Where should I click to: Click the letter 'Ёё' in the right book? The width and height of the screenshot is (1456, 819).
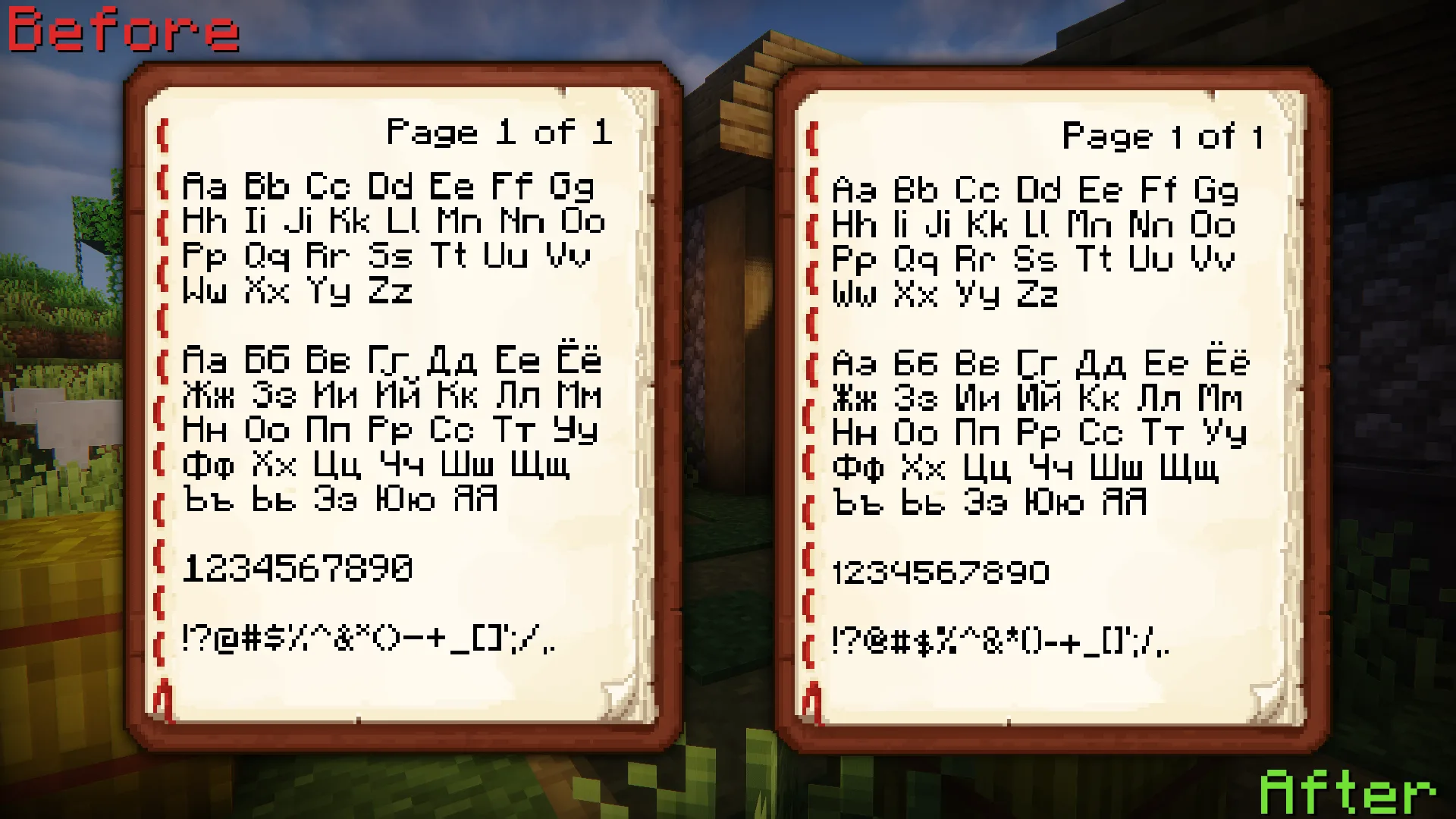click(x=1228, y=362)
